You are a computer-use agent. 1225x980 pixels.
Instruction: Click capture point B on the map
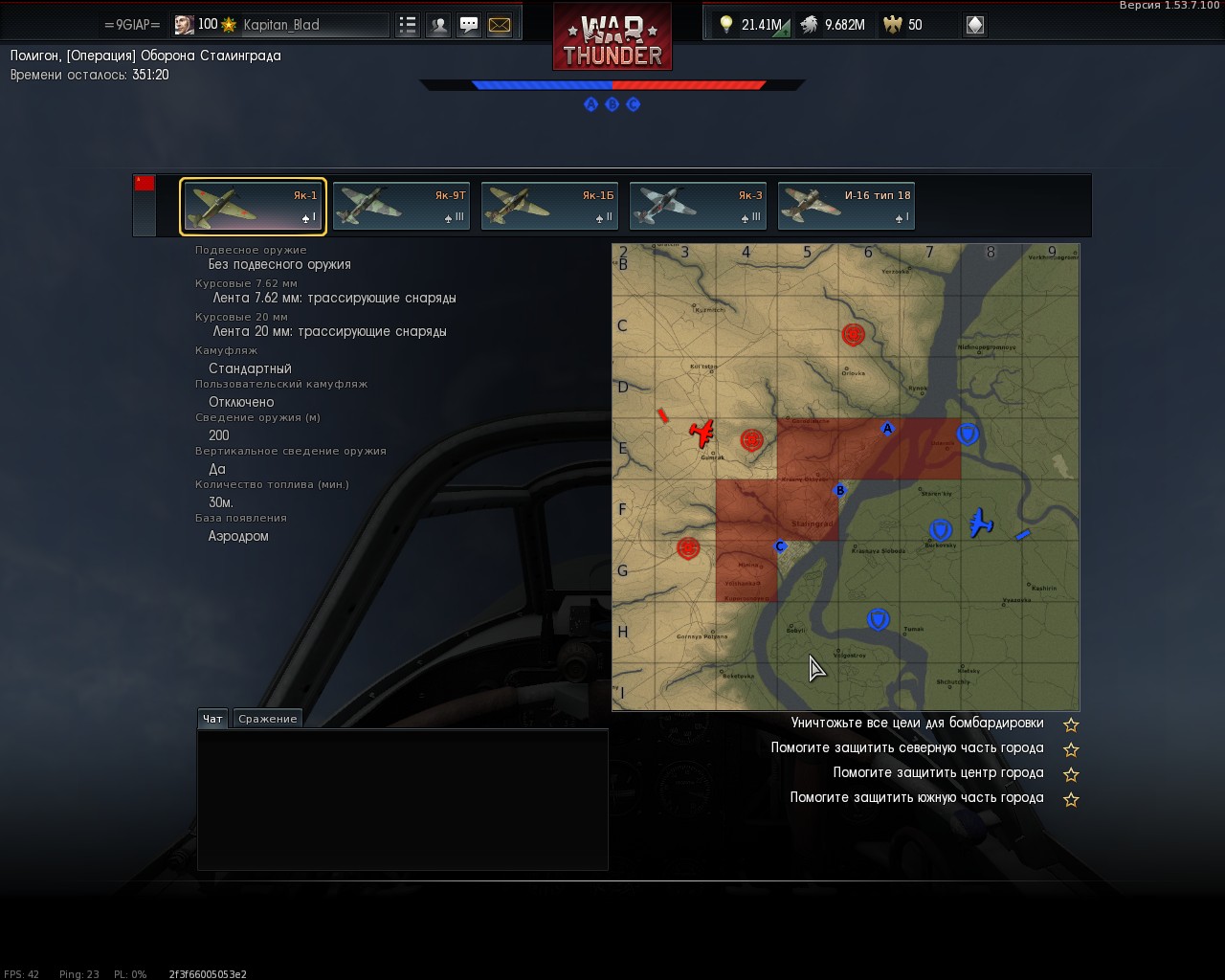(x=840, y=491)
